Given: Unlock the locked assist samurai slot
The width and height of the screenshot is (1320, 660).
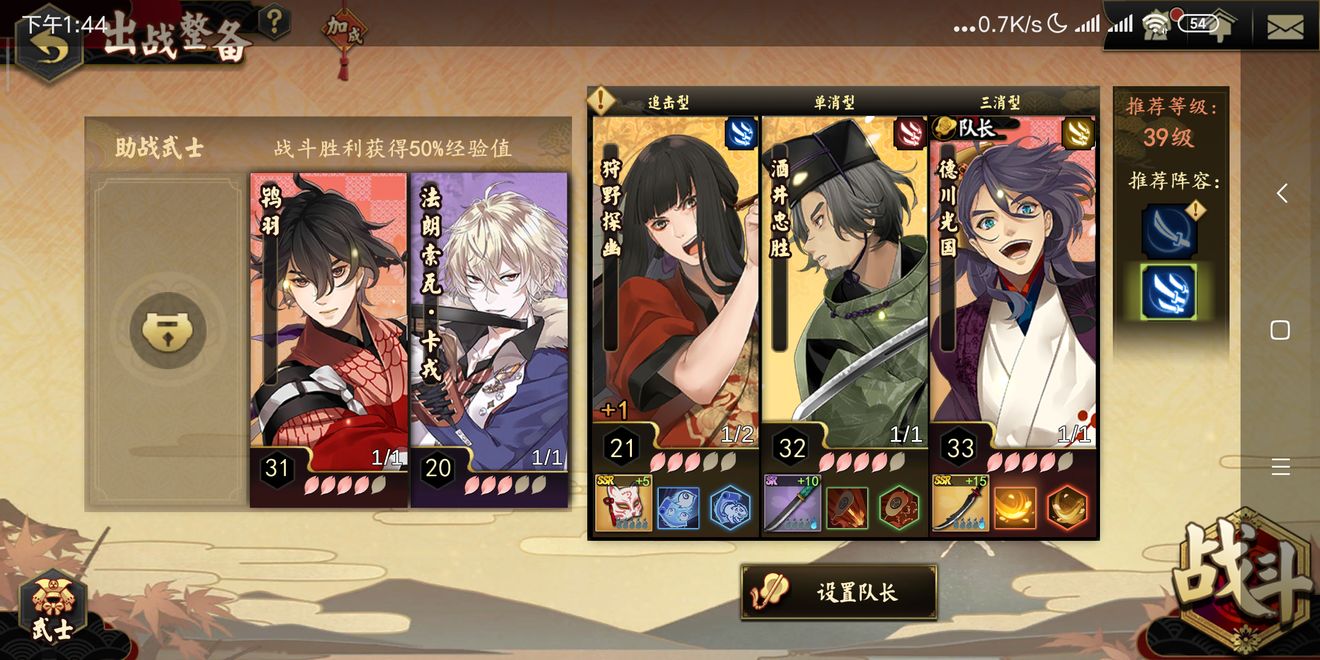Looking at the screenshot, I should coord(167,332).
